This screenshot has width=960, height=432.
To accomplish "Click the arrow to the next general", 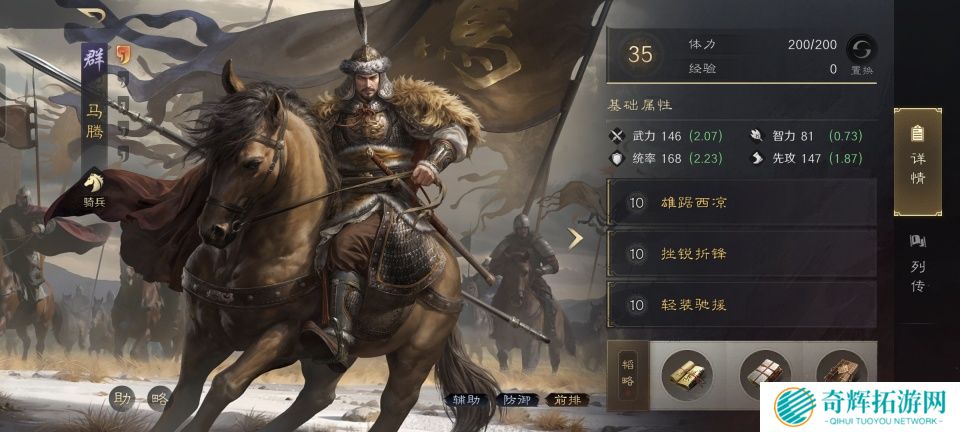I will point(576,238).
